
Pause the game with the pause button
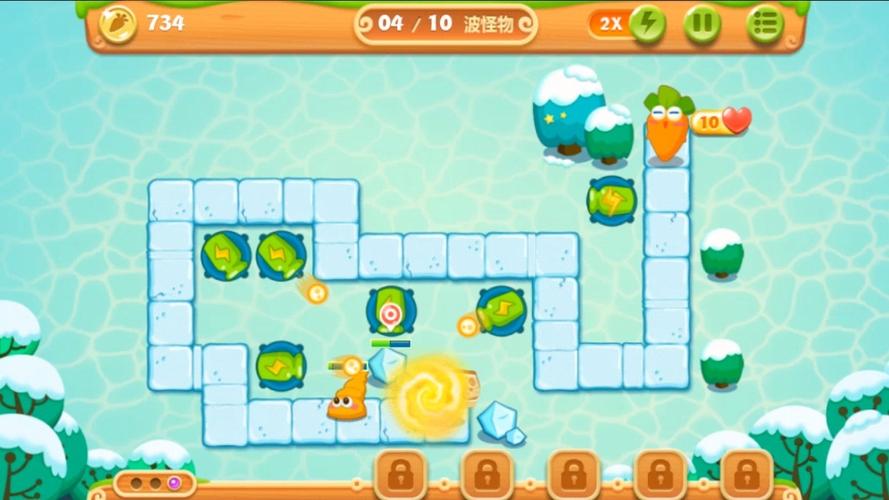point(702,24)
